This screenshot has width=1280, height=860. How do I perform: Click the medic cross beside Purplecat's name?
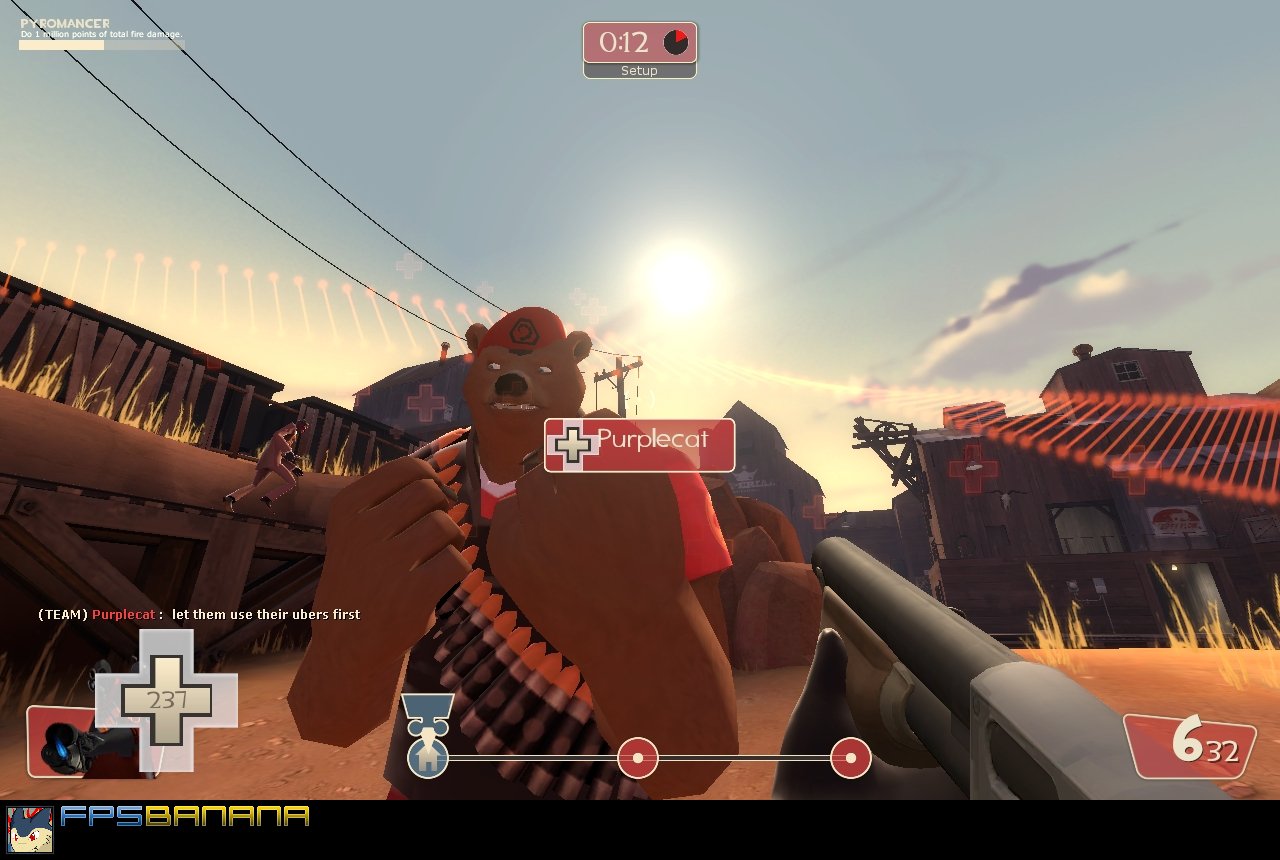[x=572, y=444]
